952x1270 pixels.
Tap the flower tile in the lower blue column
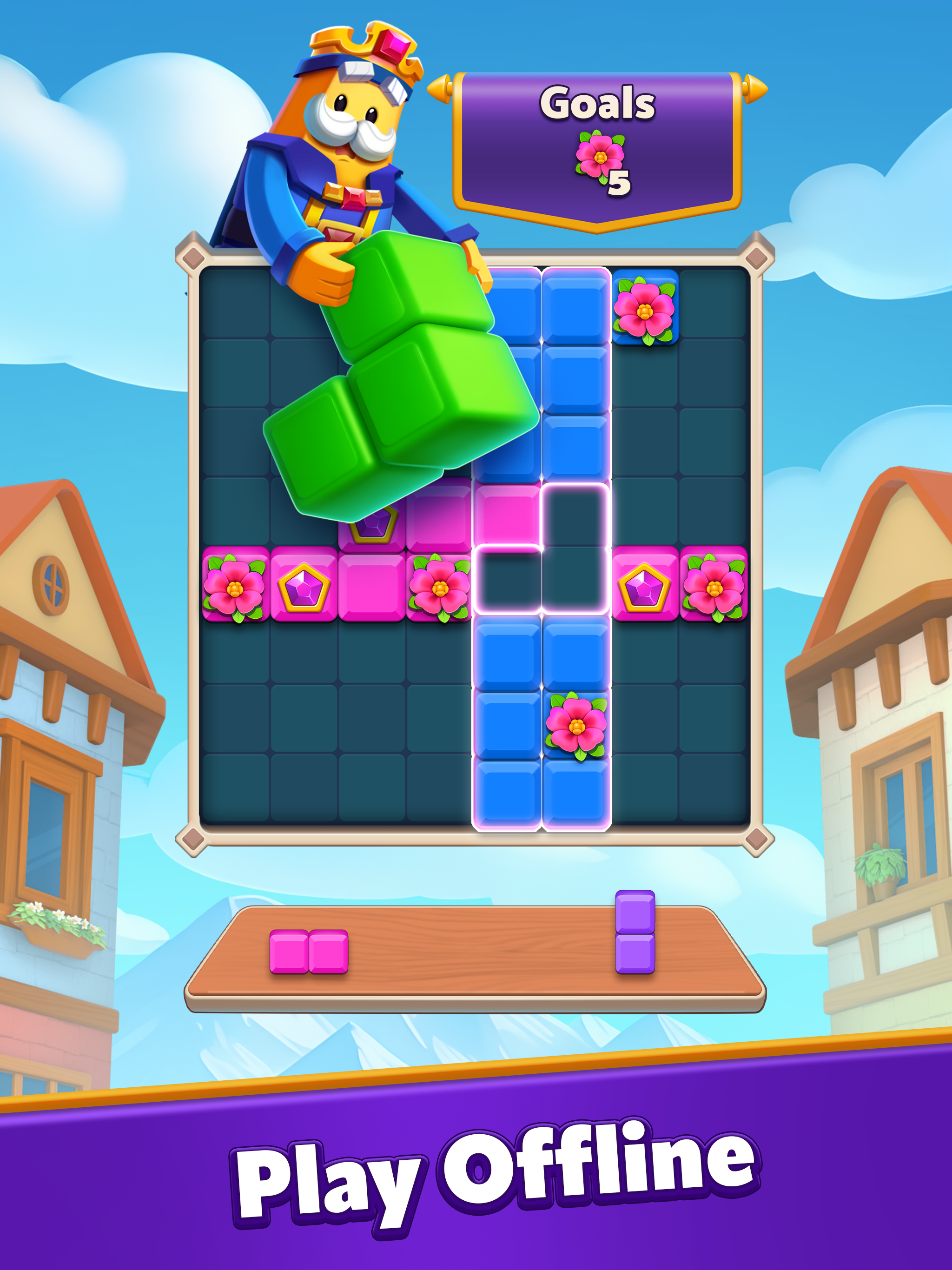click(577, 726)
